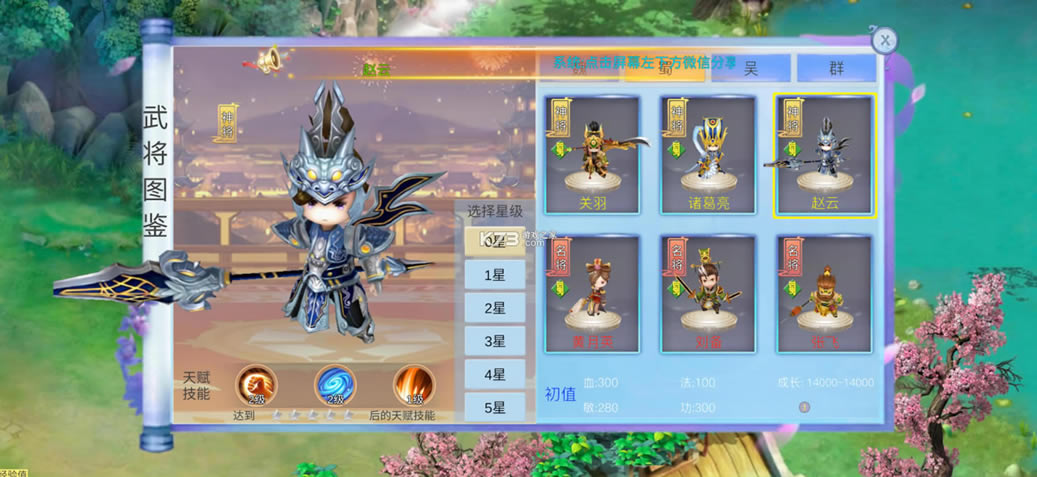Select the 蜀 faction tab
This screenshot has width=1037, height=477.
pyautogui.click(x=662, y=68)
